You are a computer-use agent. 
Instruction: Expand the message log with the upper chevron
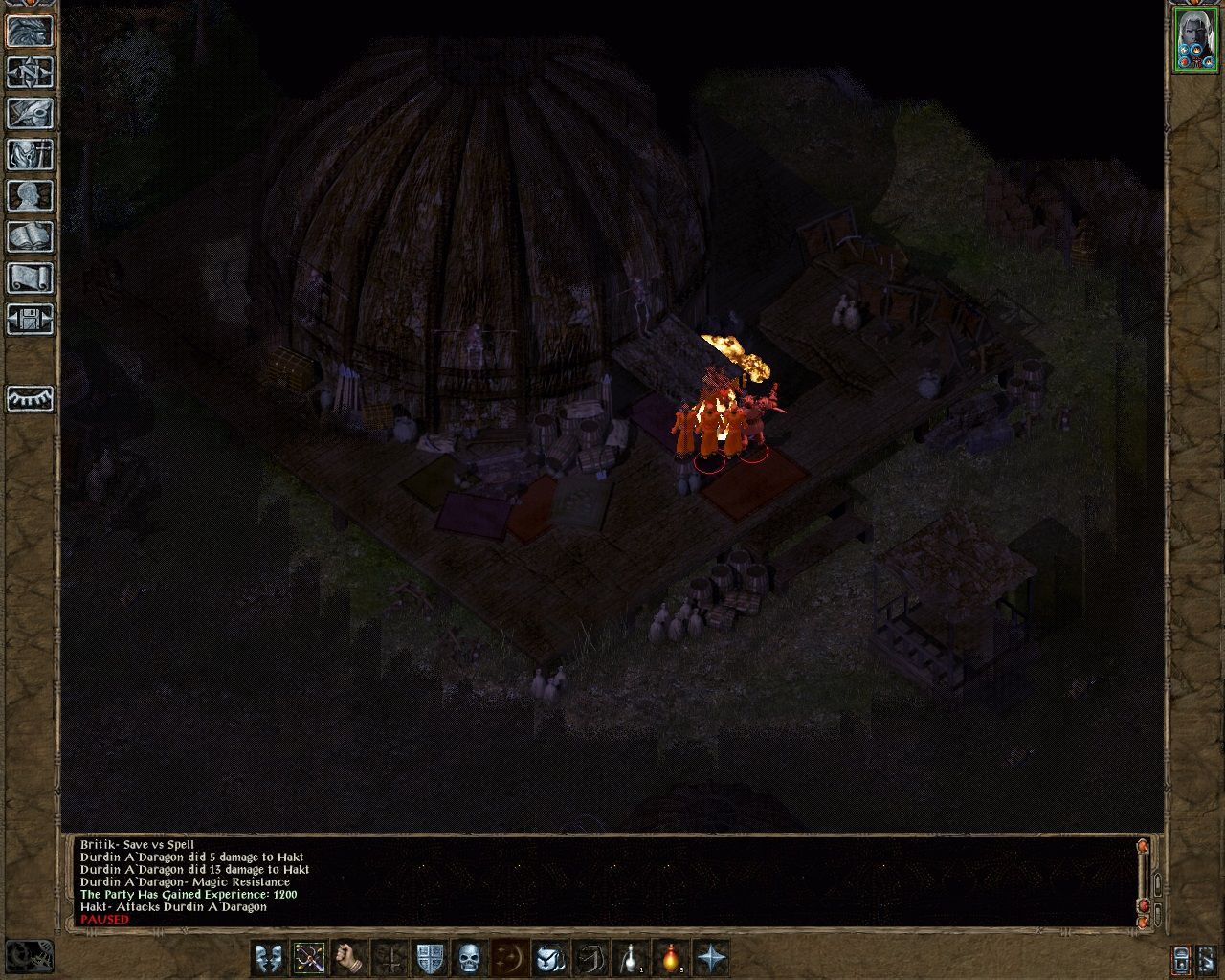(1158, 884)
